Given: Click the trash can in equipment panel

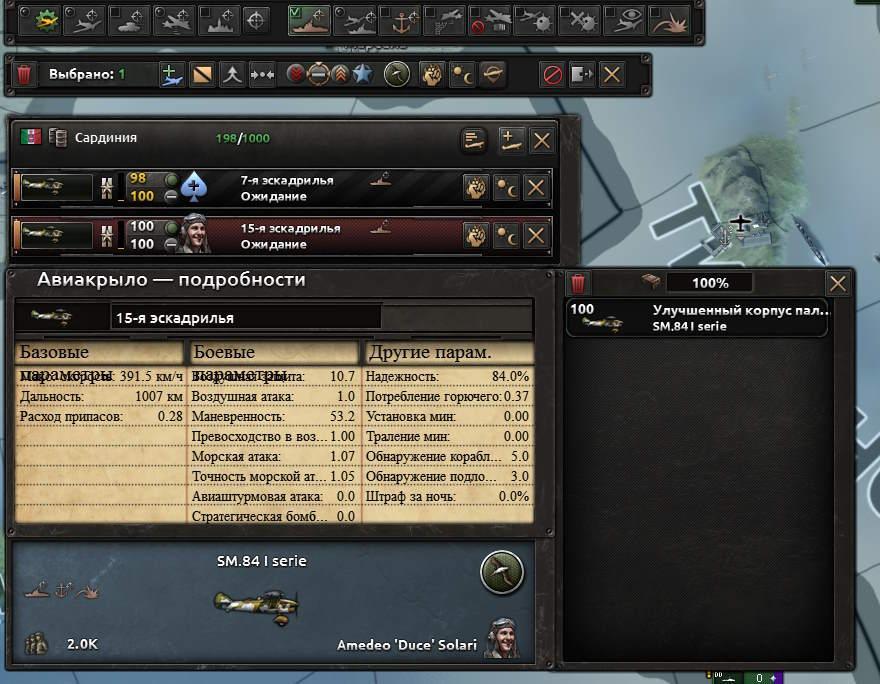Looking at the screenshot, I should pos(579,284).
